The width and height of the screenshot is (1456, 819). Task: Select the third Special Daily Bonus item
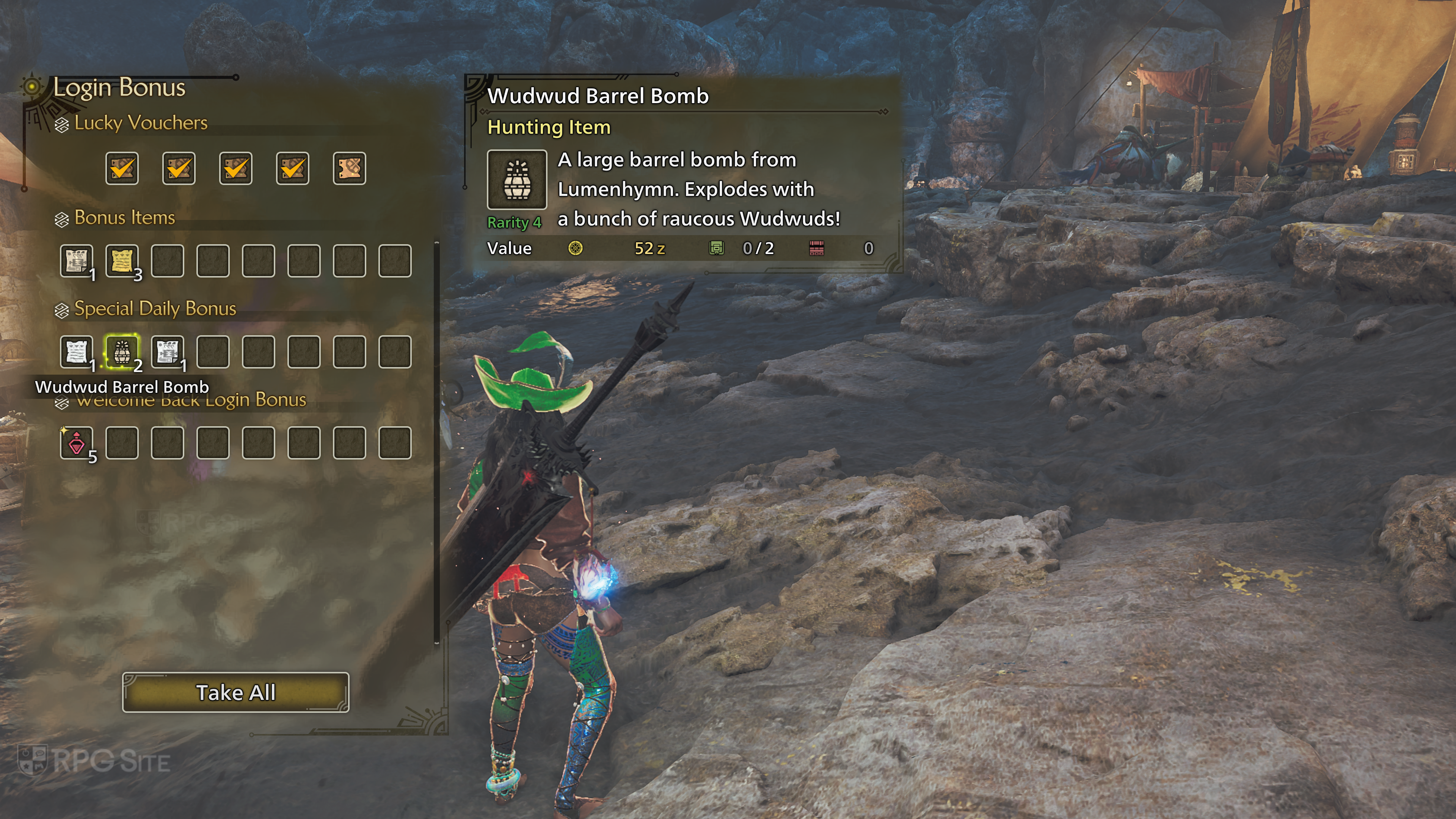click(167, 351)
